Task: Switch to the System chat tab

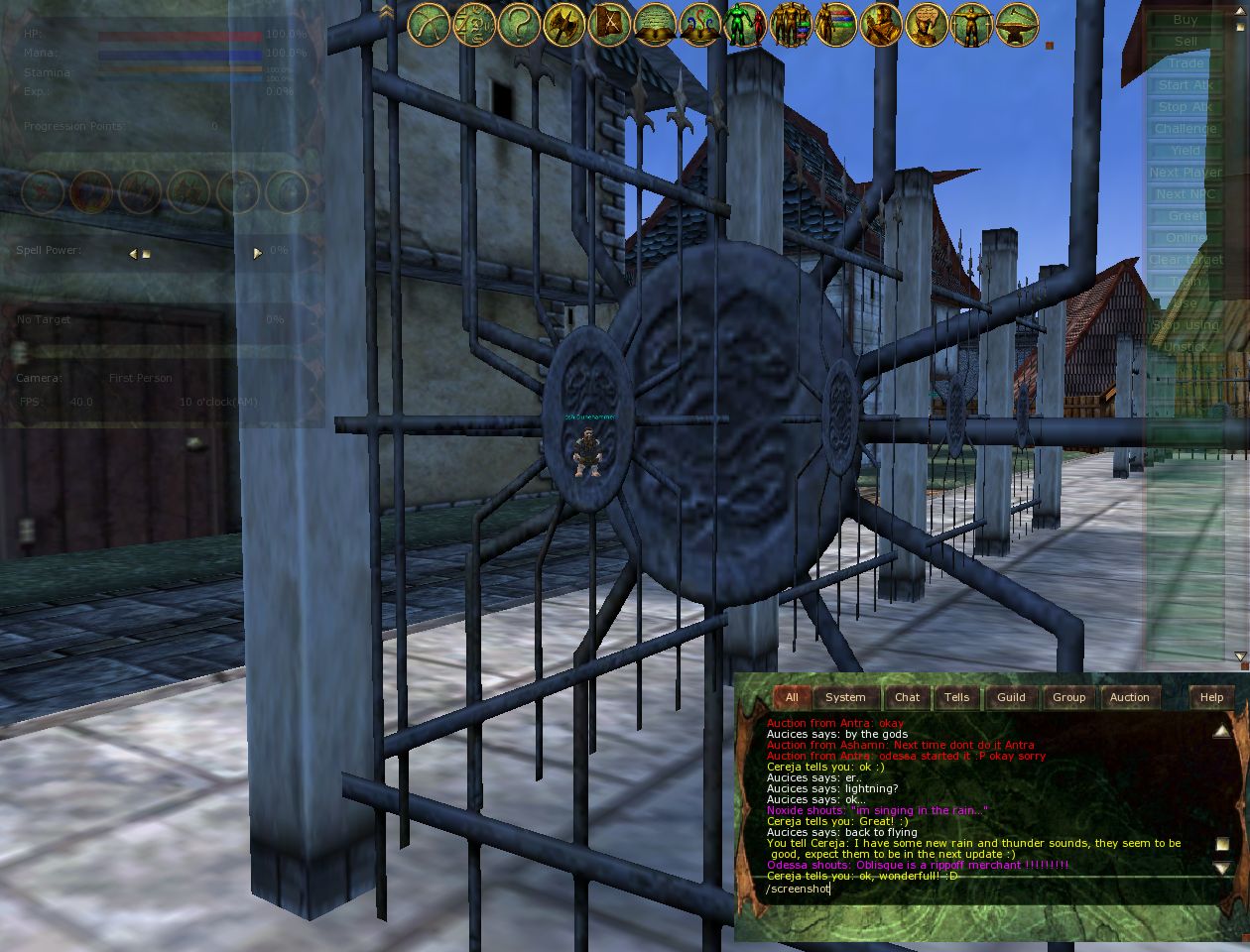Action: [845, 697]
